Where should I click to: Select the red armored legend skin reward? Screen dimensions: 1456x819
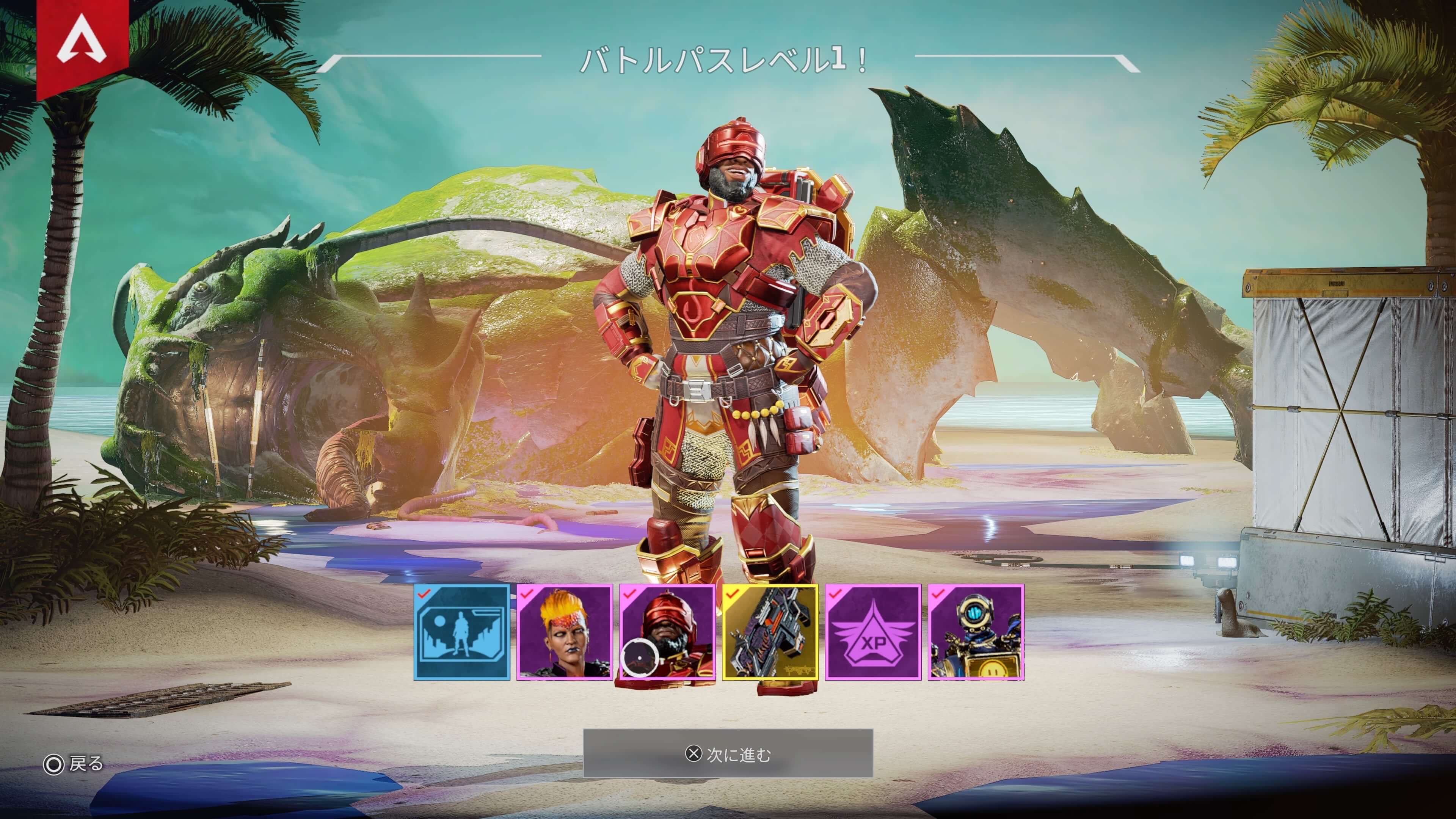pyautogui.click(x=667, y=632)
